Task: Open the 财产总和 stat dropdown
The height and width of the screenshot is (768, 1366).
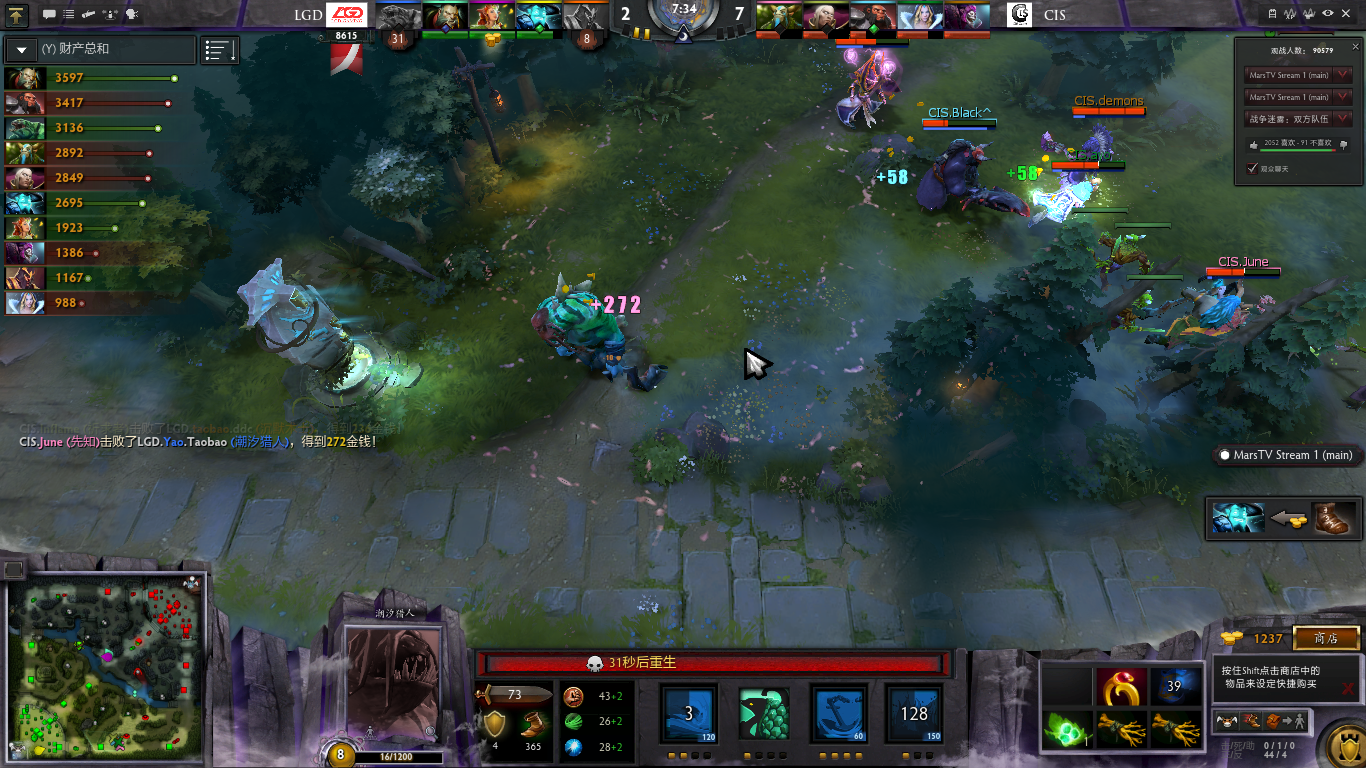Action: point(21,49)
